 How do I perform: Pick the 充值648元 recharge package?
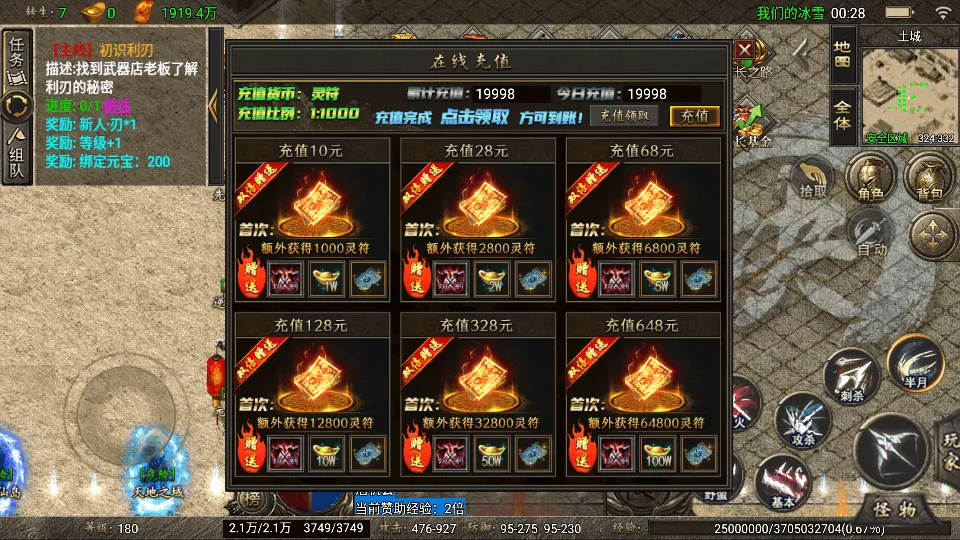(x=643, y=394)
